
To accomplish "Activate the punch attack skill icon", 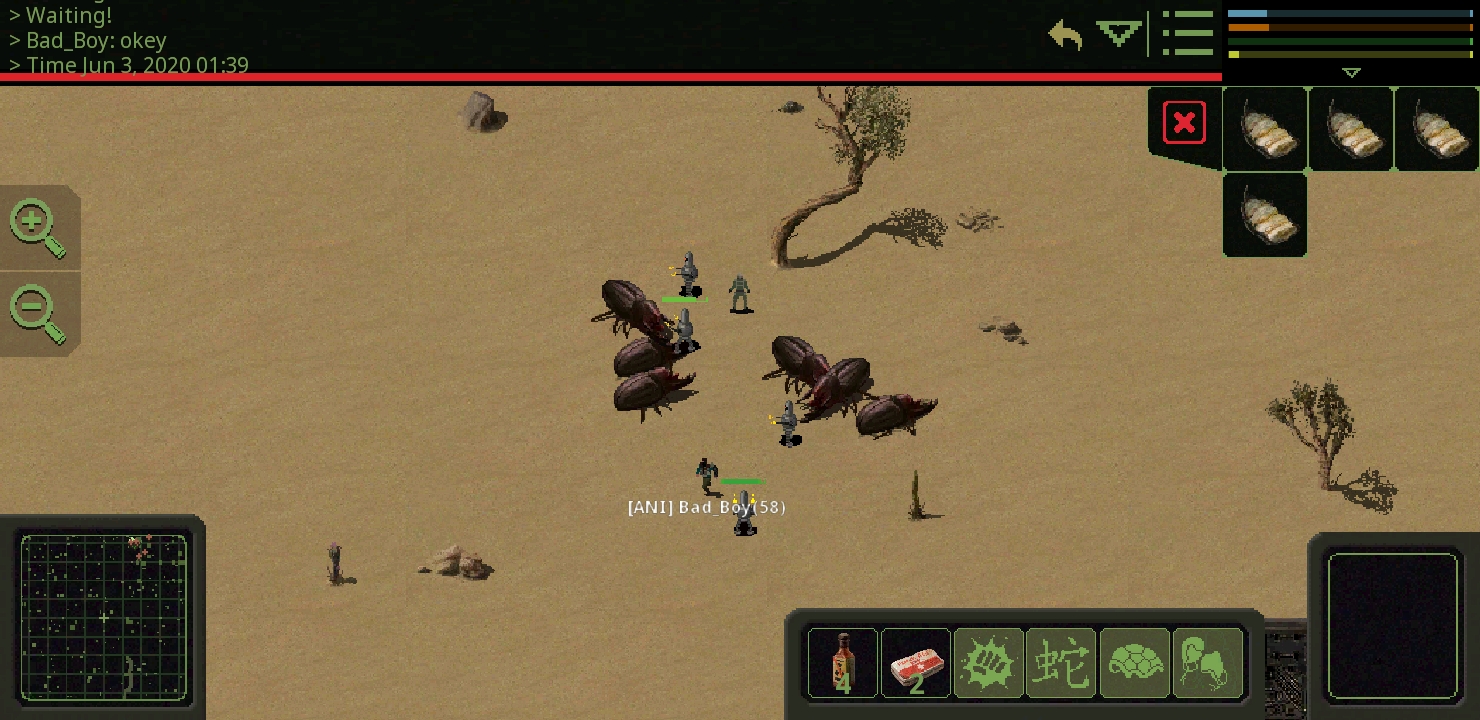I will 988,663.
